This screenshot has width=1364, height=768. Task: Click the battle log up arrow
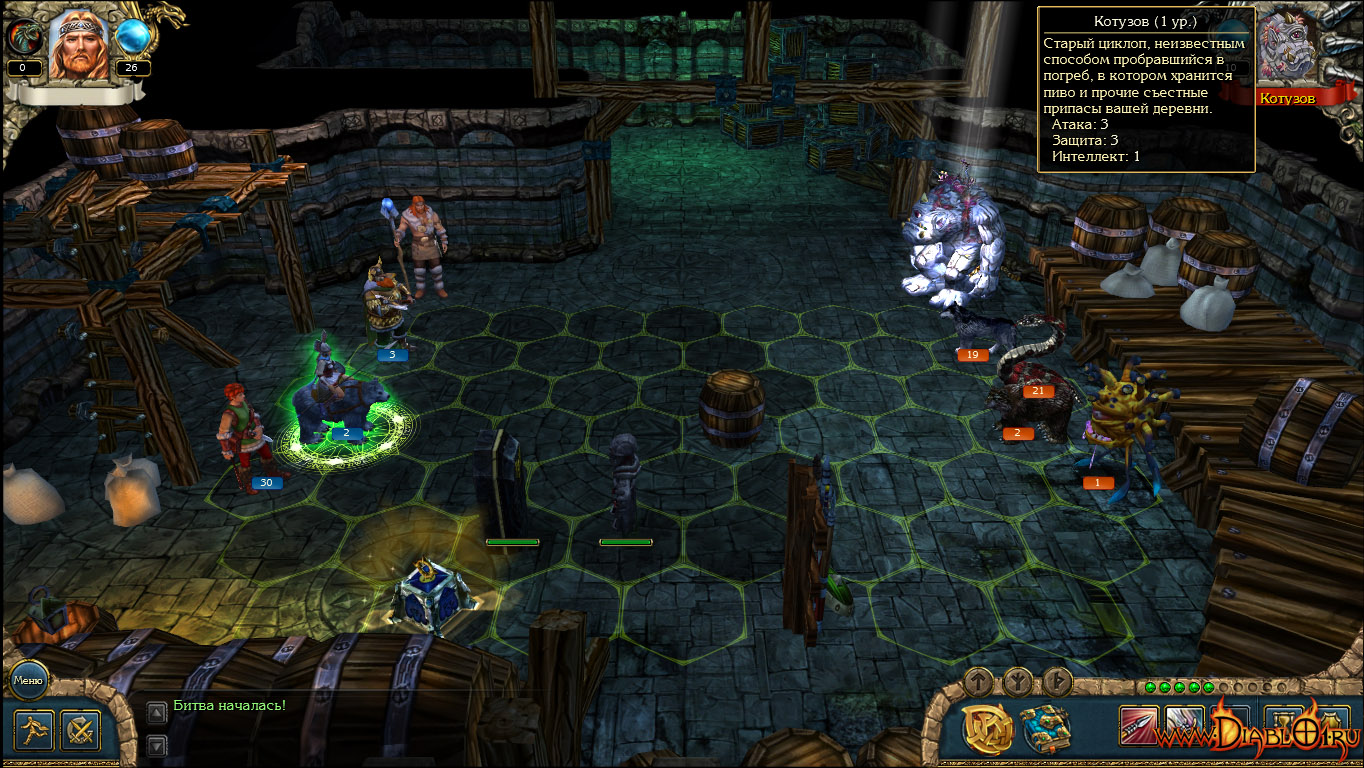[157, 712]
